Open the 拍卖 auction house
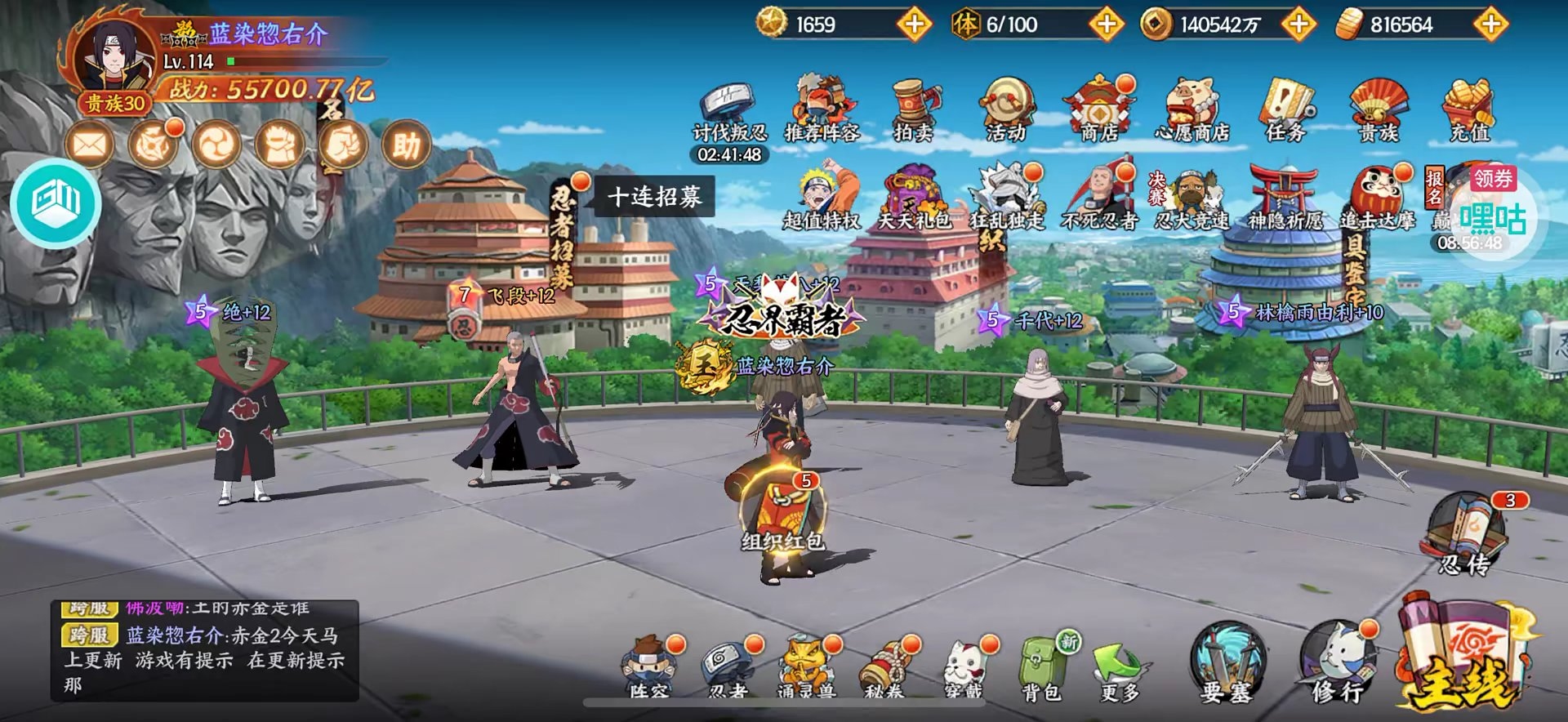The image size is (1568, 722). tap(914, 109)
